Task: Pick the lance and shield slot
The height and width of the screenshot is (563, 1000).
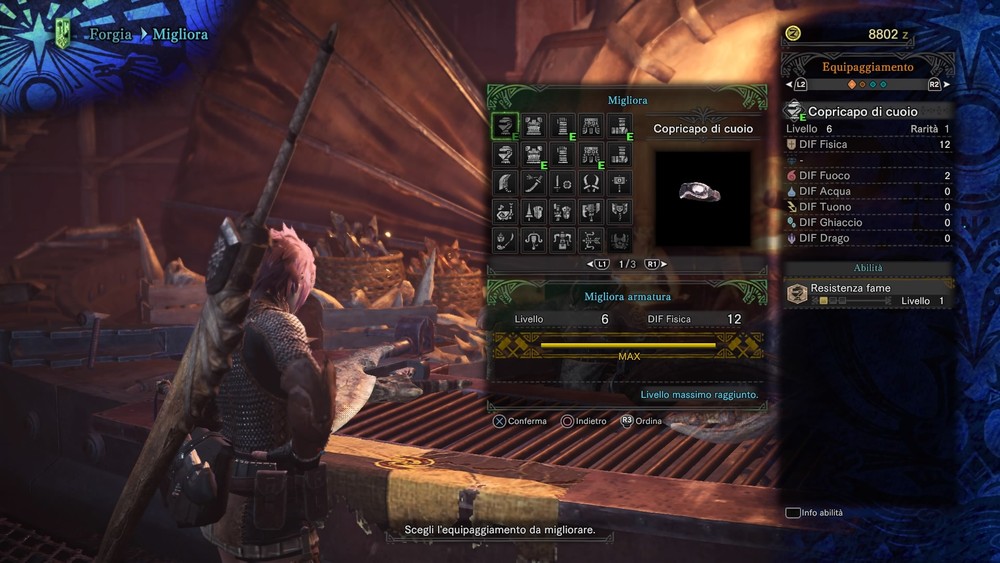Action: click(533, 212)
